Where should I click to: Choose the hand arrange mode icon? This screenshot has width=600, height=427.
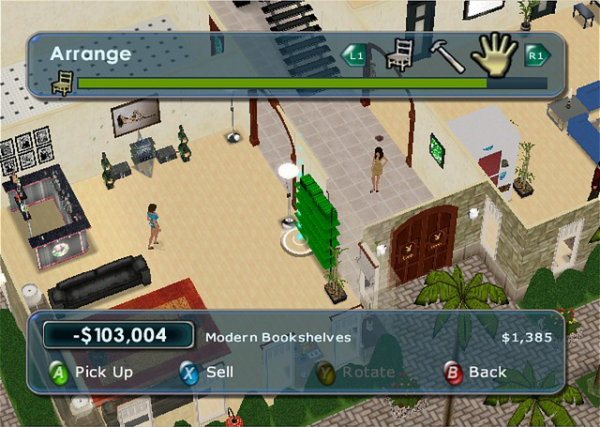tap(493, 56)
